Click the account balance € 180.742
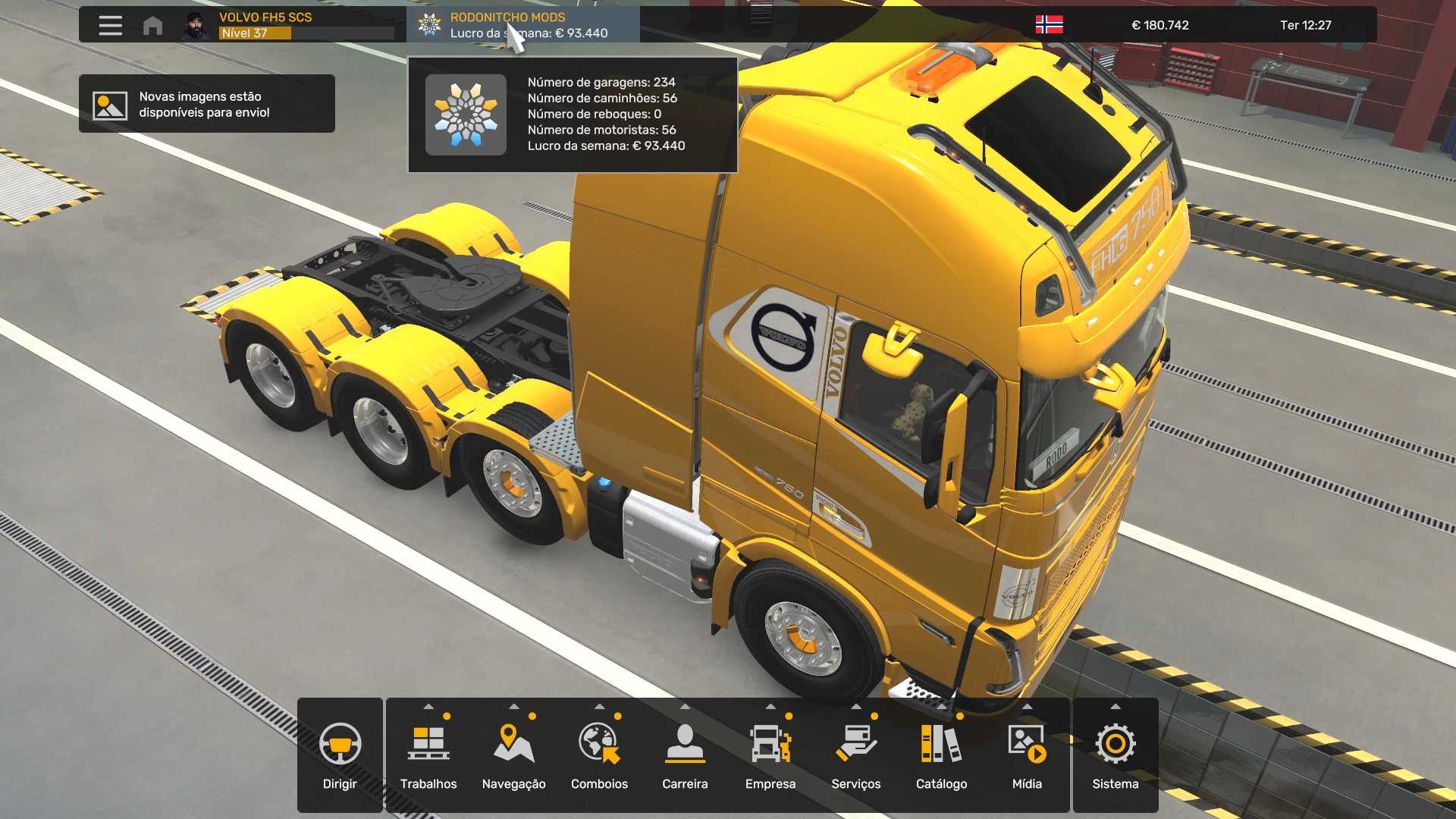The height and width of the screenshot is (819, 1456). [1159, 25]
